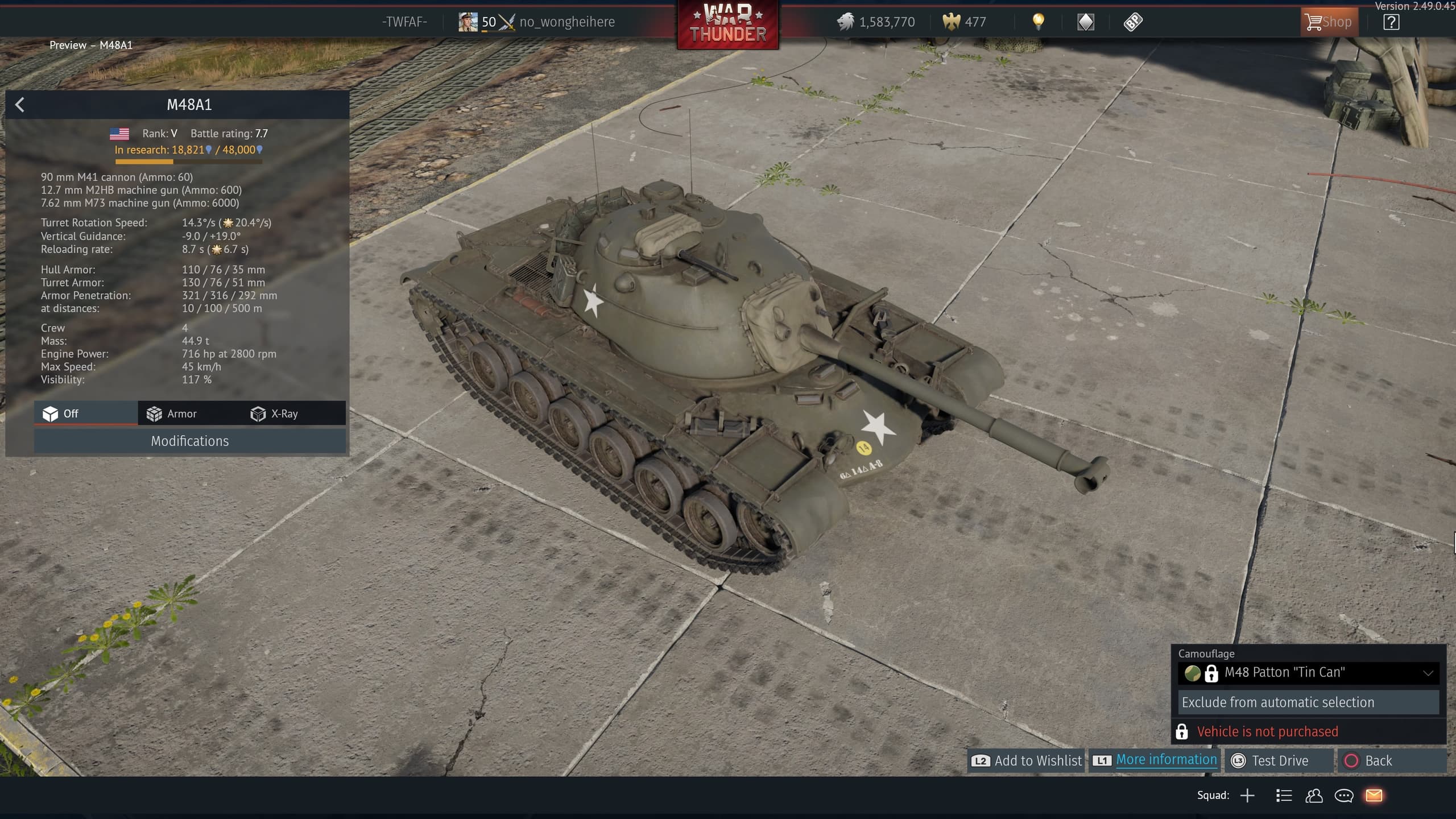Open the M48 Patton "Tin Can" camouflage dropdown
The image size is (1456, 819).
pyautogui.click(x=1308, y=672)
